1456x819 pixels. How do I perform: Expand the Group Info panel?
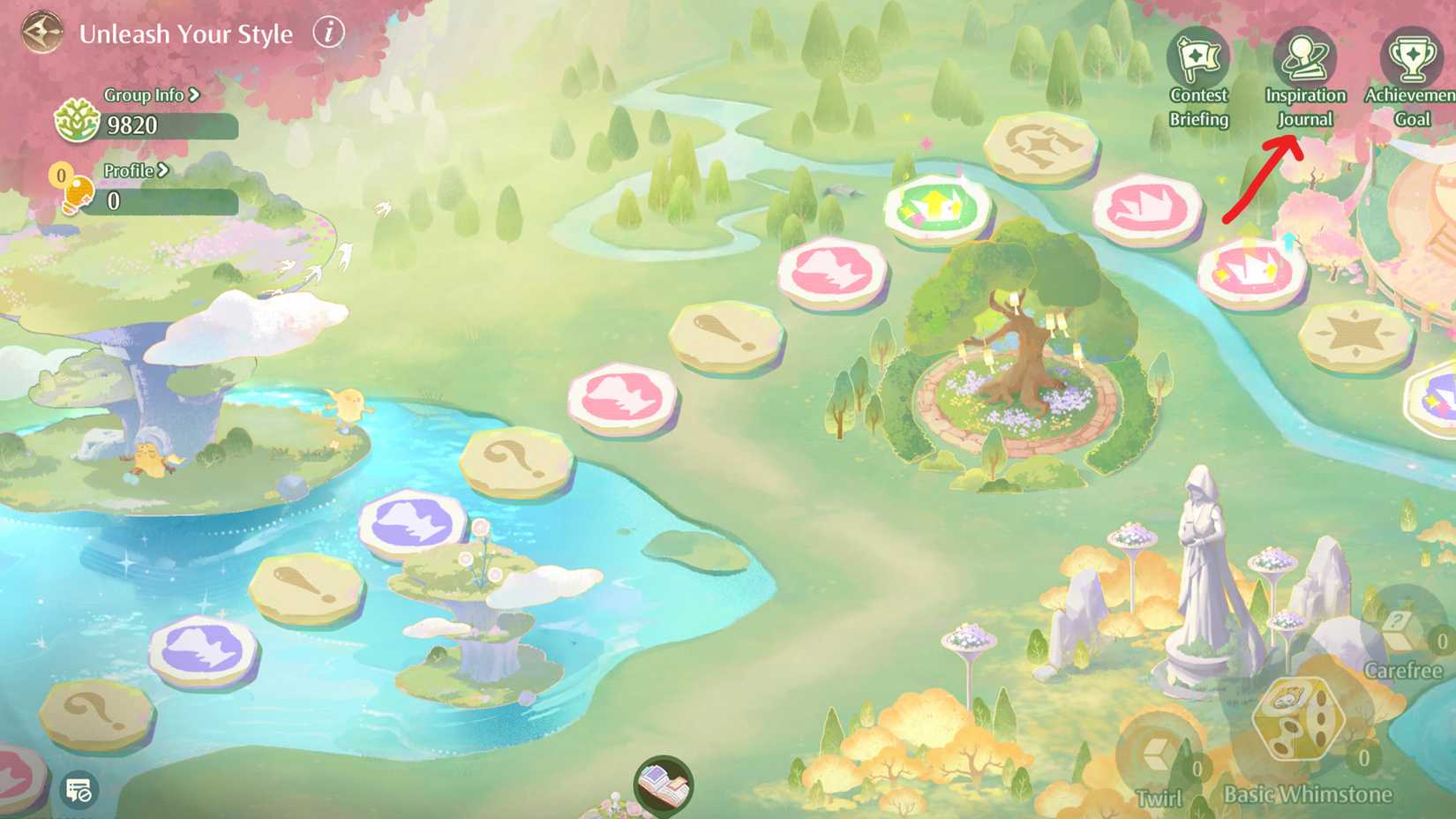[148, 95]
